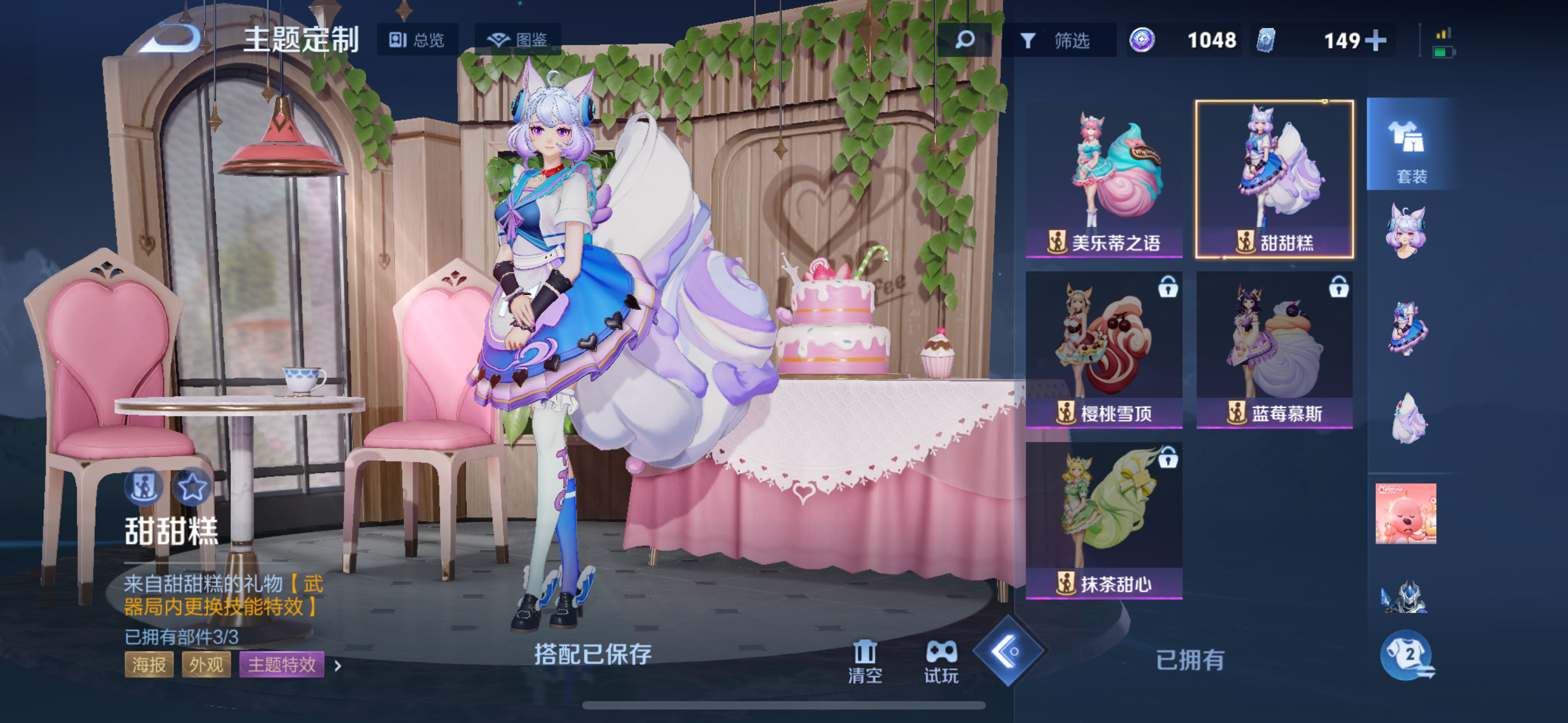Viewport: 1568px width, 723px height.
Task: Select the 甜甜糕 outfit card
Action: (x=1274, y=179)
